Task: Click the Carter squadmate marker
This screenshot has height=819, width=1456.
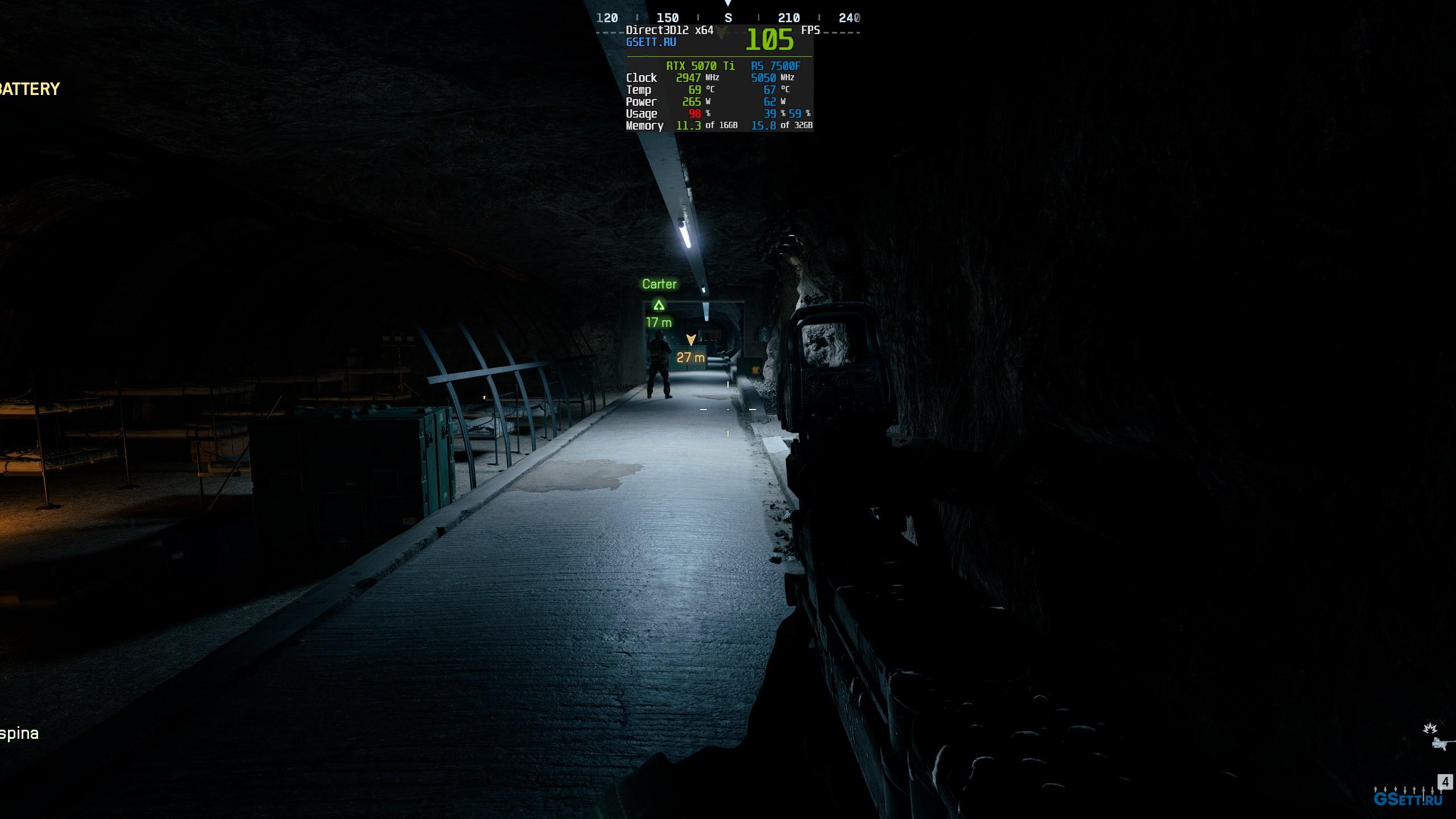Action: coord(659,305)
